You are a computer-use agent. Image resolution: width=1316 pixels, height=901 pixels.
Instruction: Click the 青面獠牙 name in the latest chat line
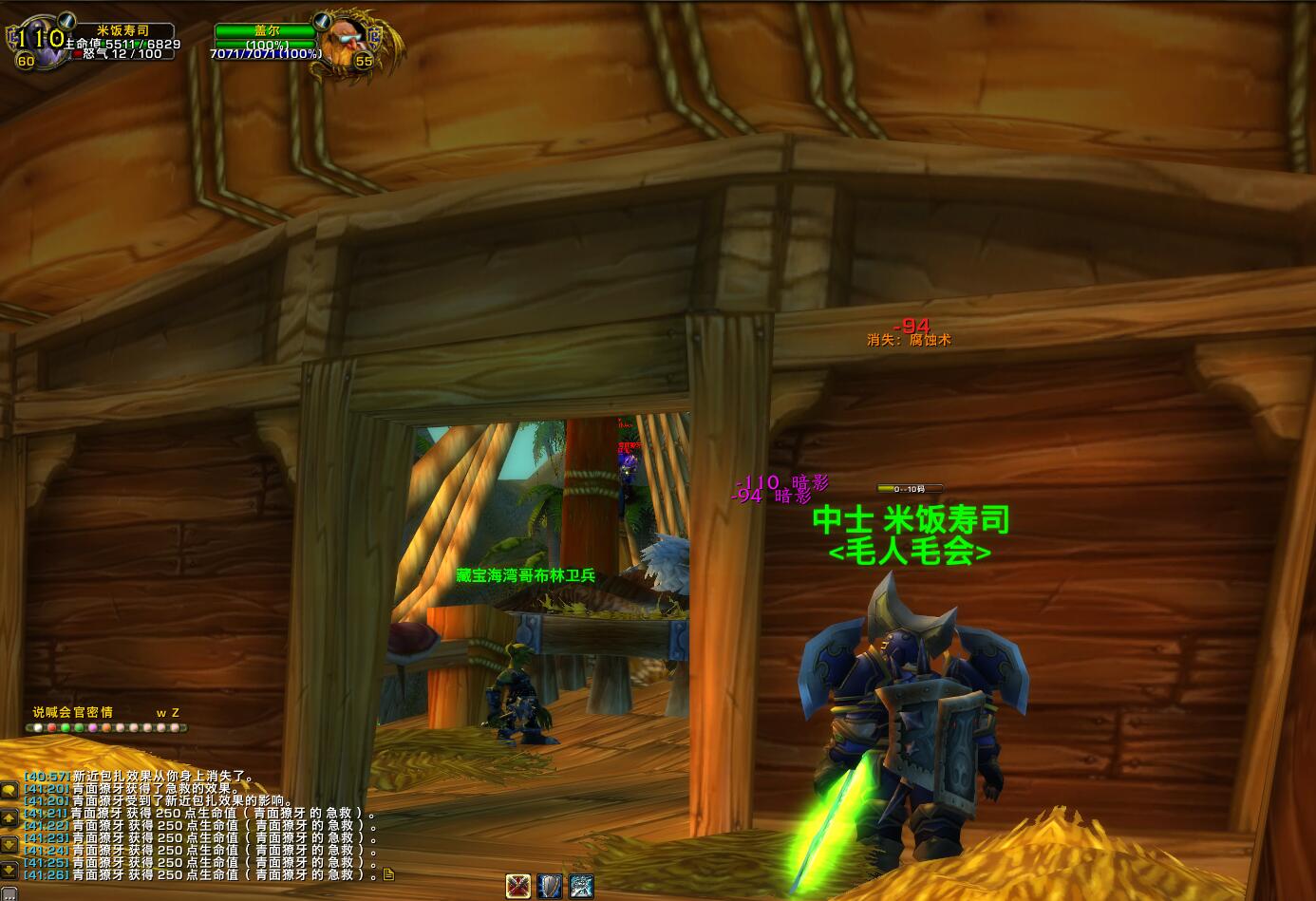pyautogui.click(x=98, y=874)
